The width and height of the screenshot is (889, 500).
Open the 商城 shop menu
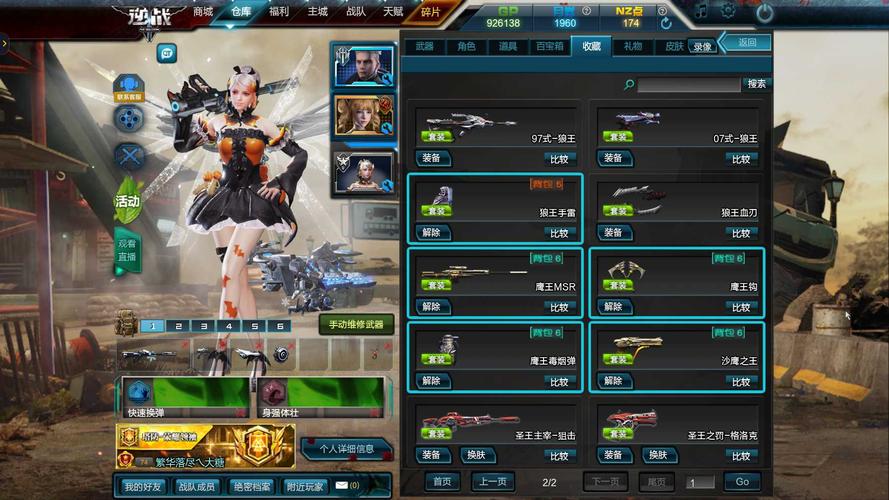tap(203, 12)
